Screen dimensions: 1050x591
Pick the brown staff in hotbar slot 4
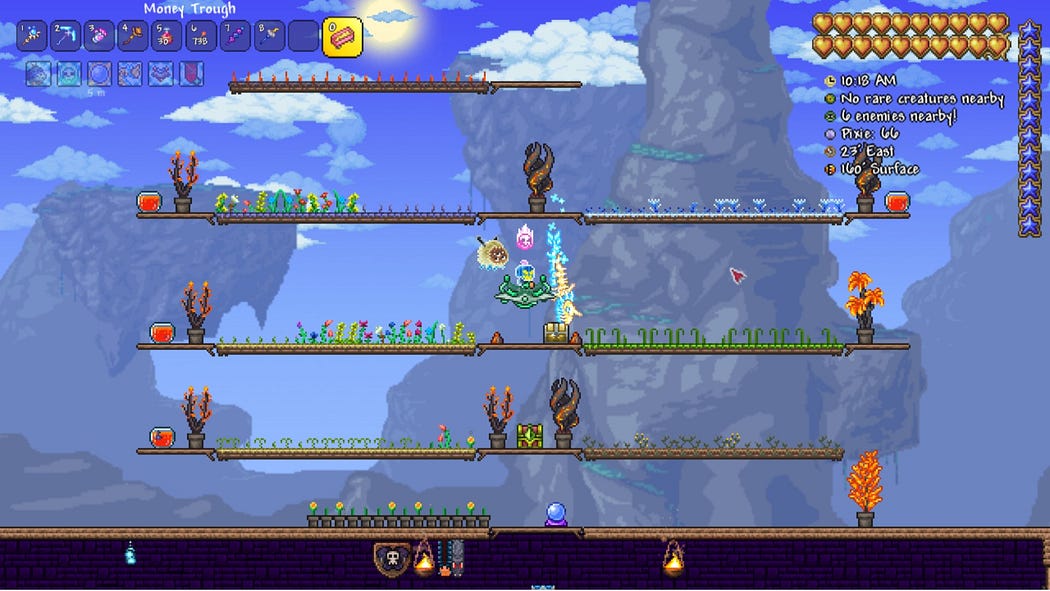134,36
